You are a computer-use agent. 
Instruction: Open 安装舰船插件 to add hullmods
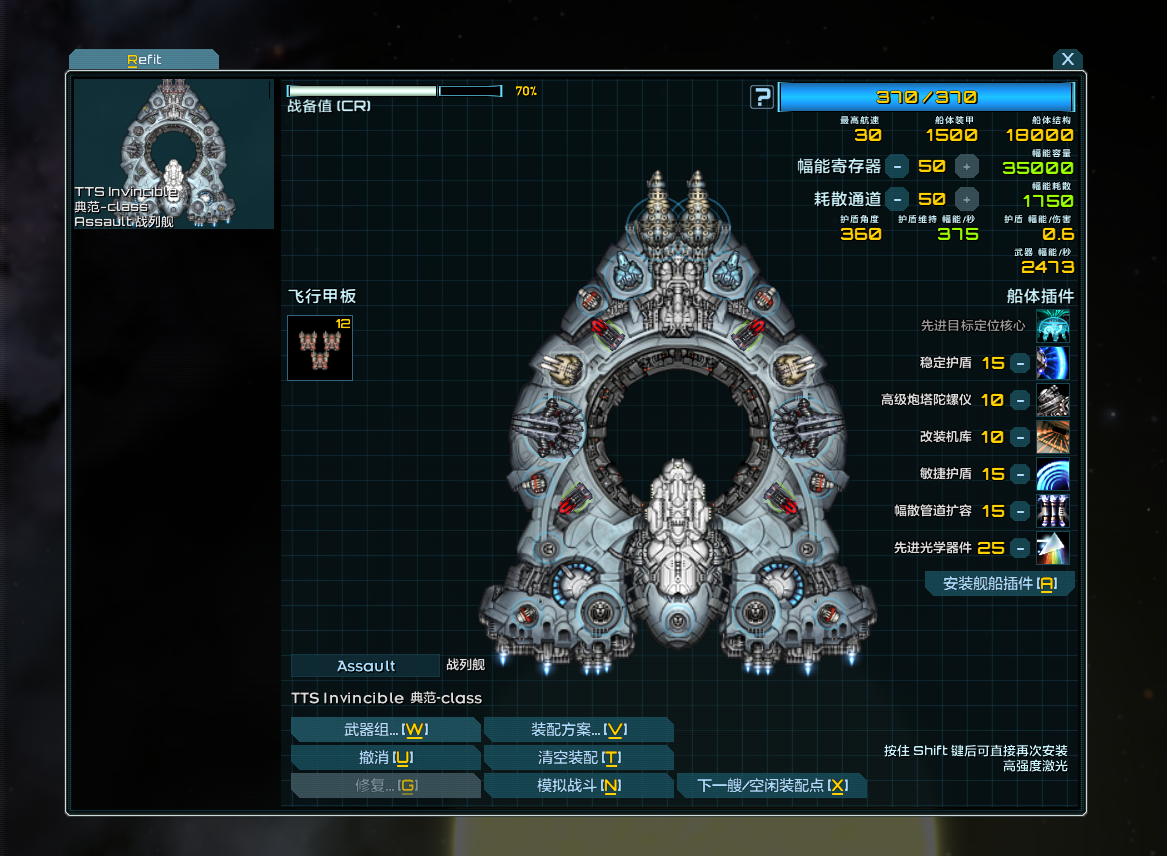tap(999, 584)
